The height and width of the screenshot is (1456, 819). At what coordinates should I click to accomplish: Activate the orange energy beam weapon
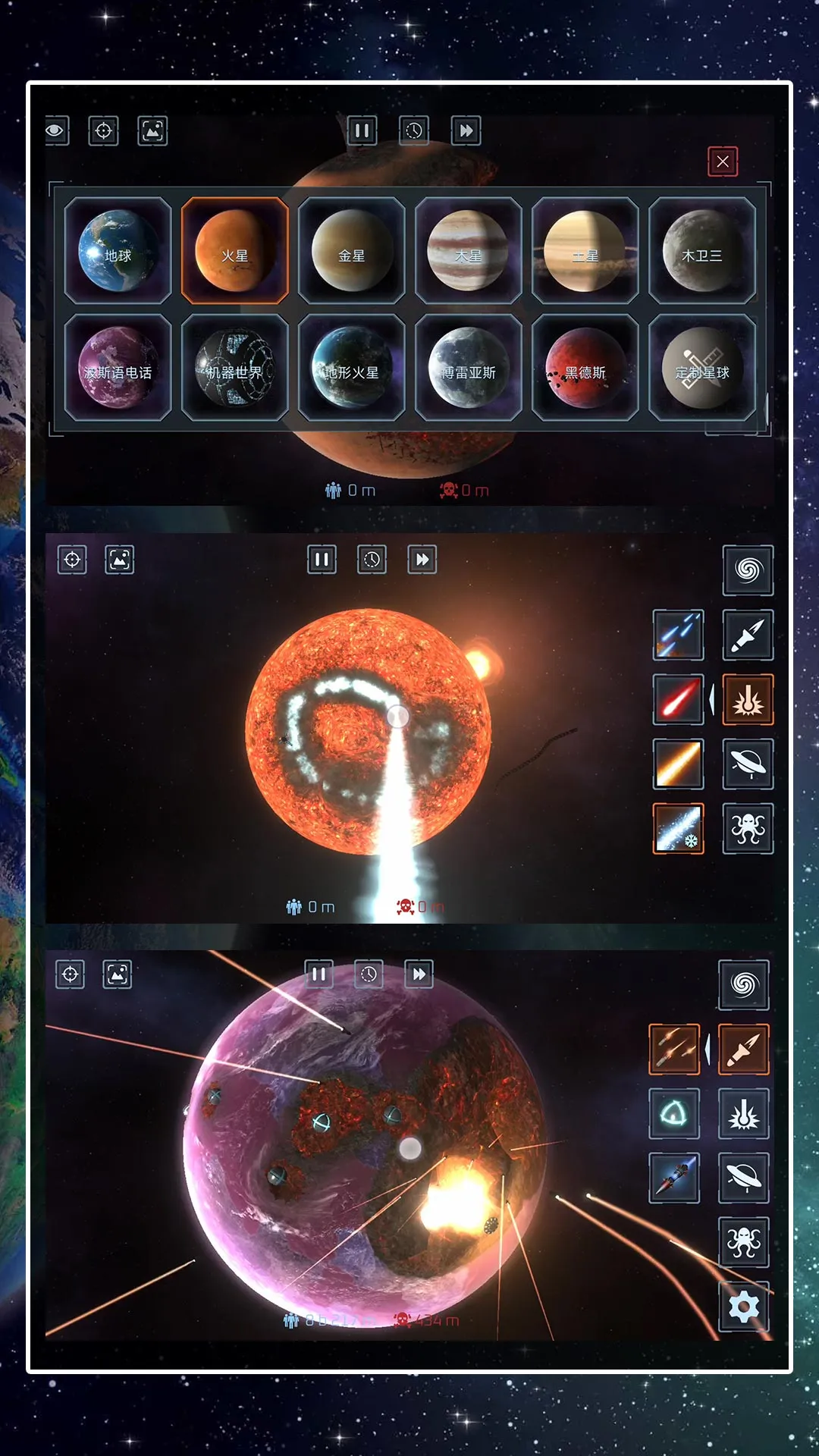[x=679, y=764]
